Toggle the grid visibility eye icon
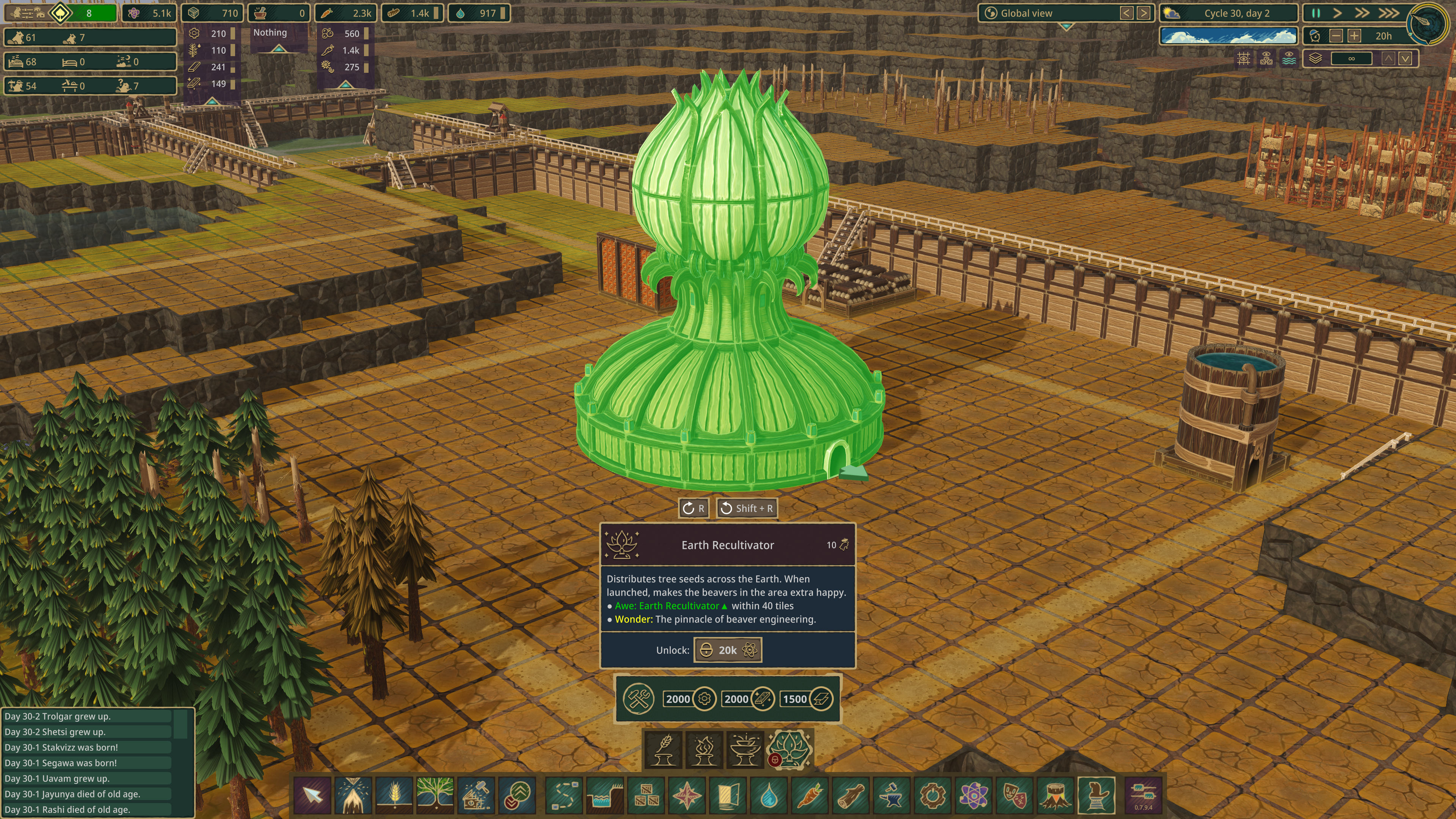 click(1244, 58)
